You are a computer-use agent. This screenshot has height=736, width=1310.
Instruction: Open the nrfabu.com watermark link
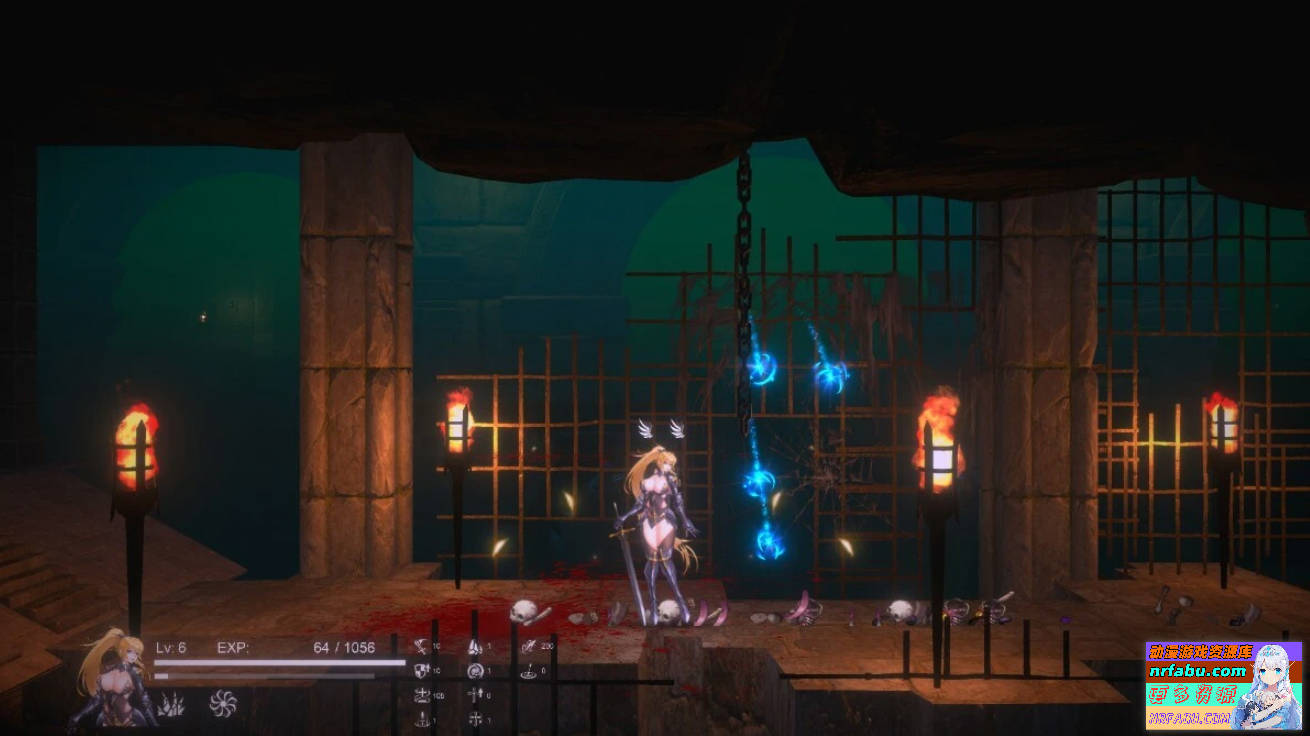[1200, 672]
